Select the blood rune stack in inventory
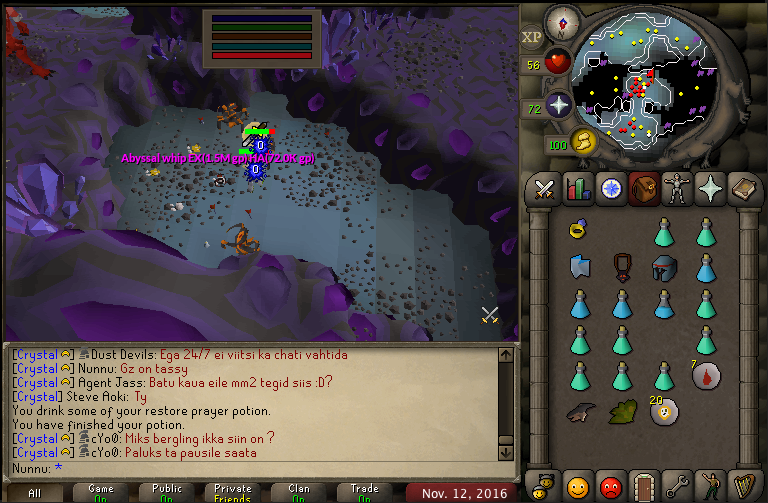 (706, 376)
